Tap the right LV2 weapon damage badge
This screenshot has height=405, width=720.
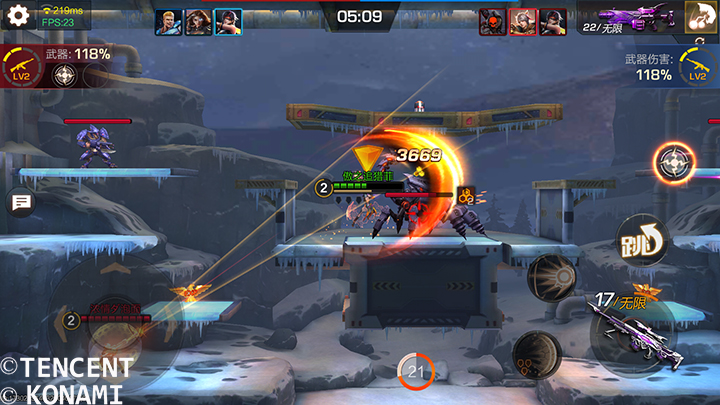(x=697, y=68)
